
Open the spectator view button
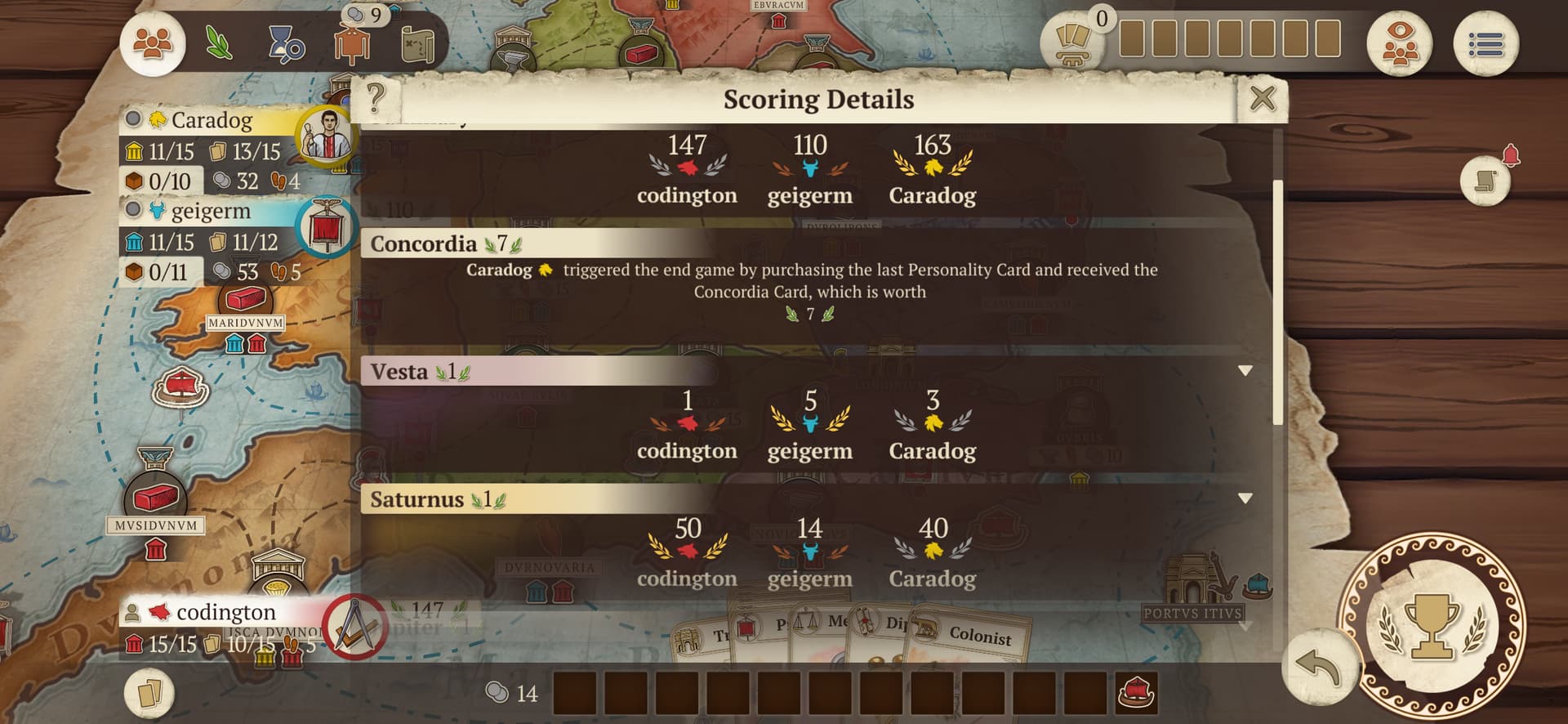[x=1400, y=43]
